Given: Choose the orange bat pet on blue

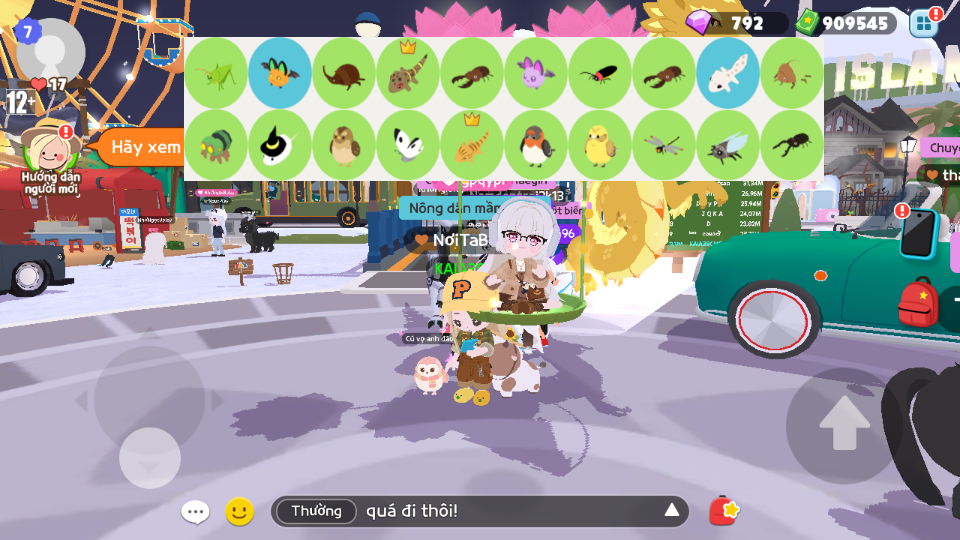Looking at the screenshot, I should 280,73.
